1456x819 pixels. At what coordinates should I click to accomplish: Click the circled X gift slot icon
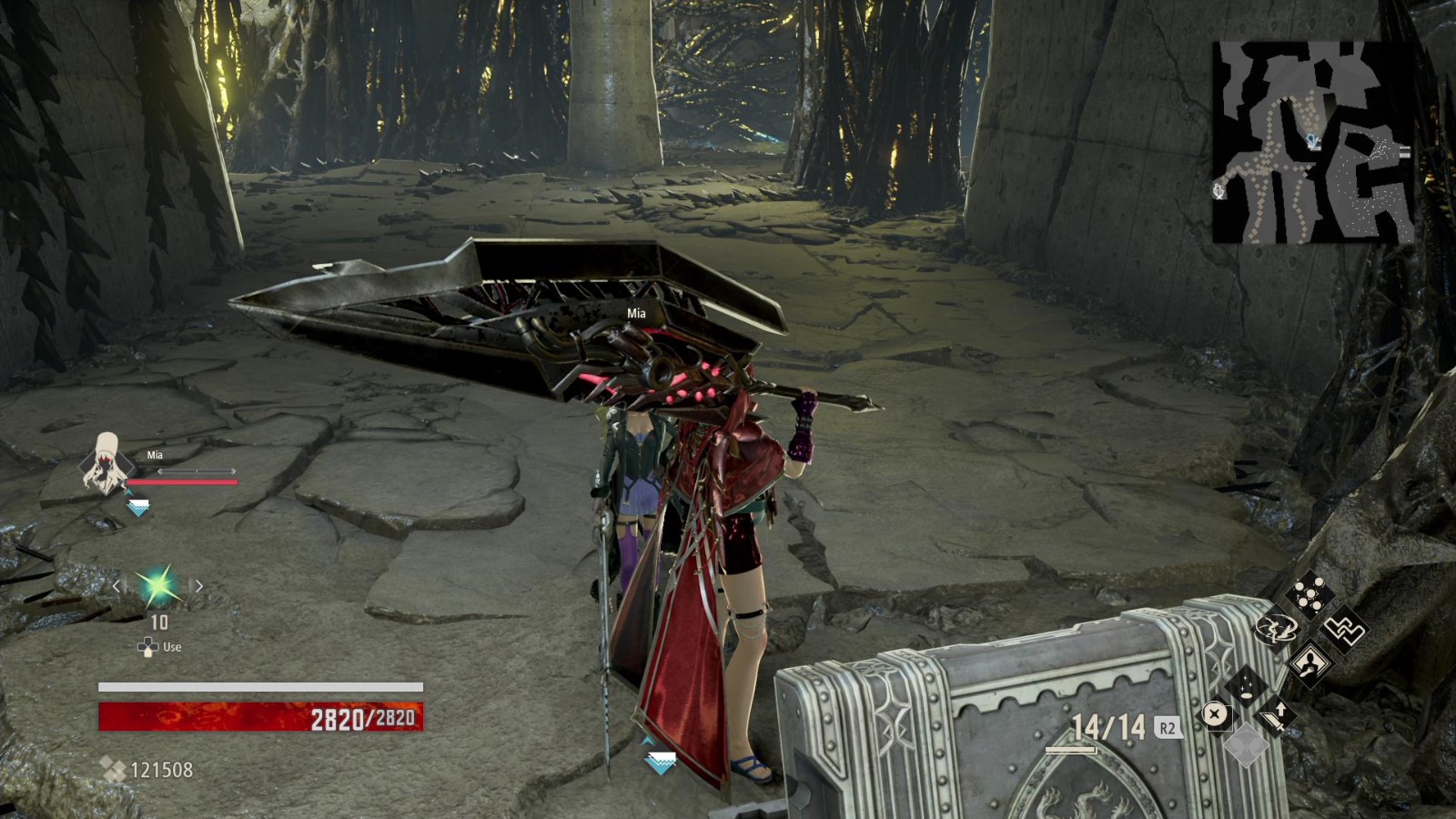1215,713
